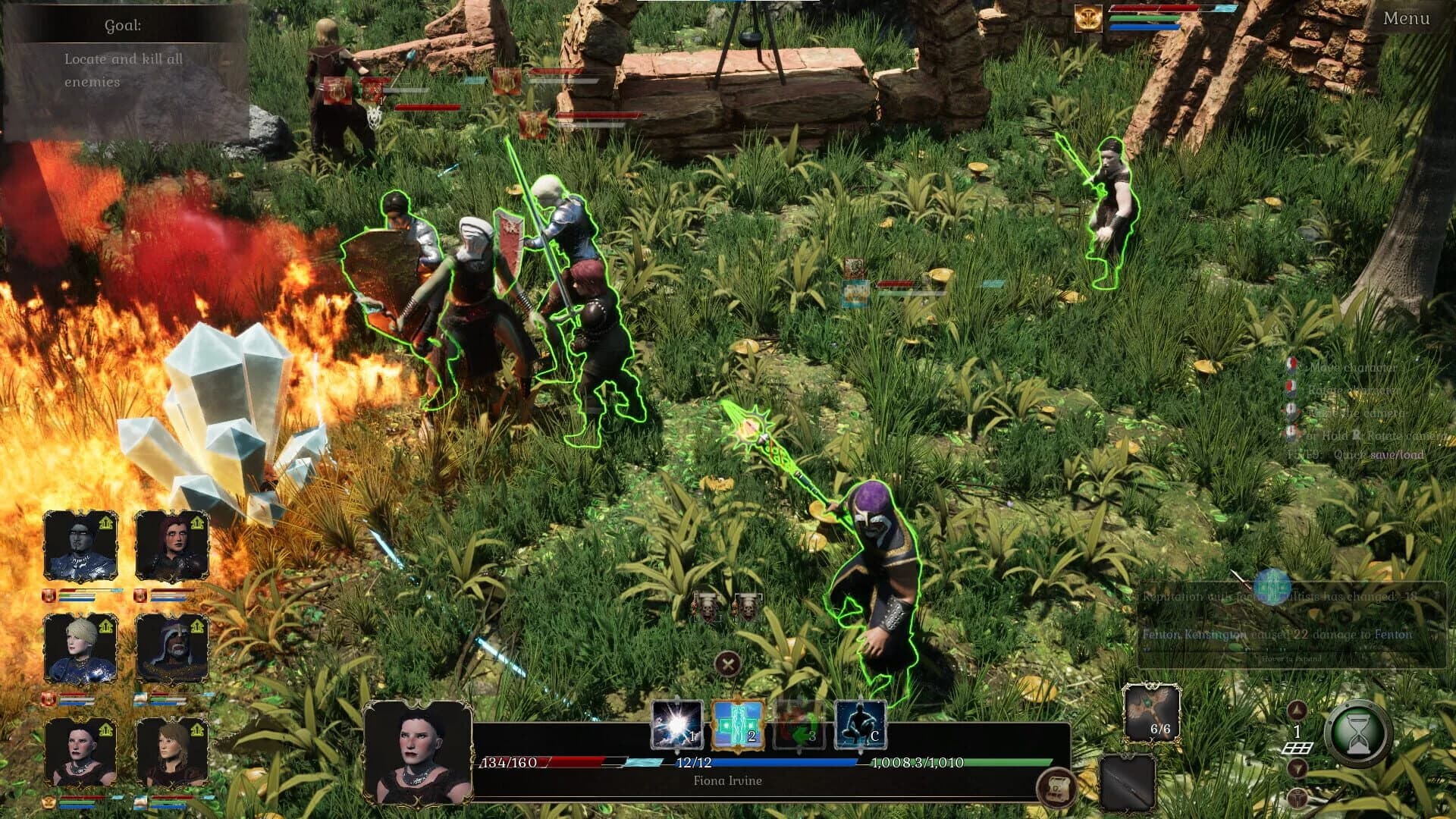Expand the combat log marked Hover to Expand

click(1291, 659)
